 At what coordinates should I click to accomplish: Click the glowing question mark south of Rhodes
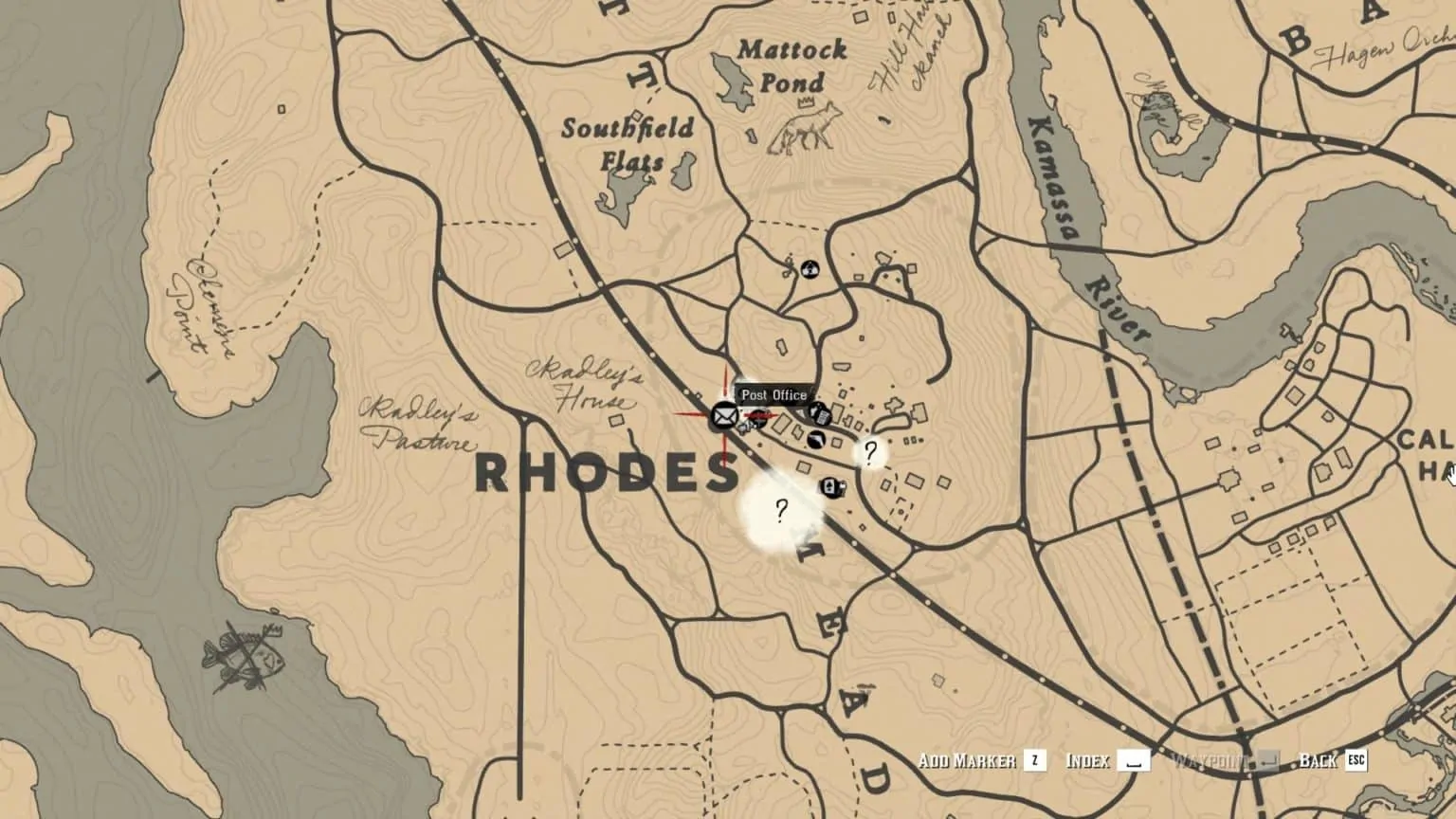pos(779,511)
